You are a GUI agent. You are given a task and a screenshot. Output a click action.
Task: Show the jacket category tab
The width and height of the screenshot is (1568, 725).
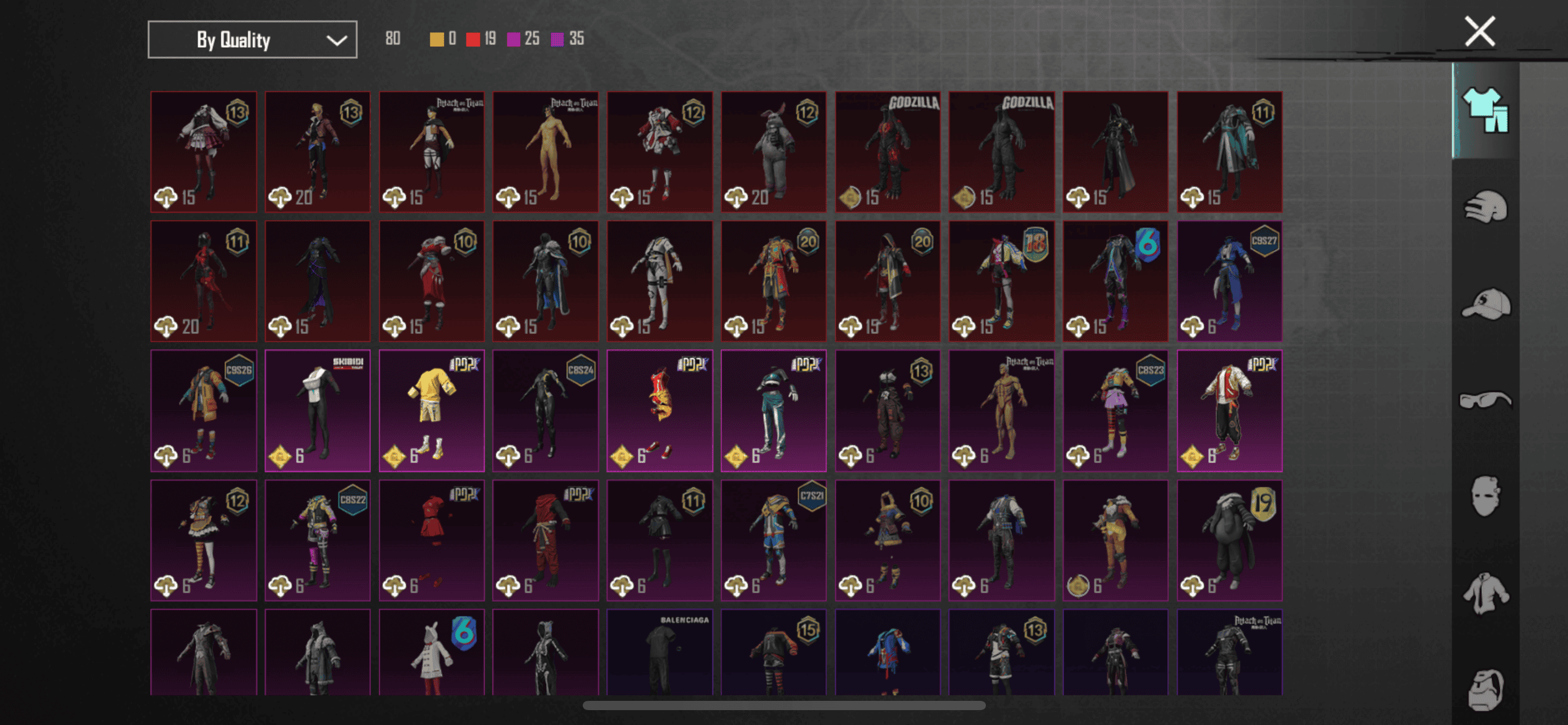(1485, 594)
